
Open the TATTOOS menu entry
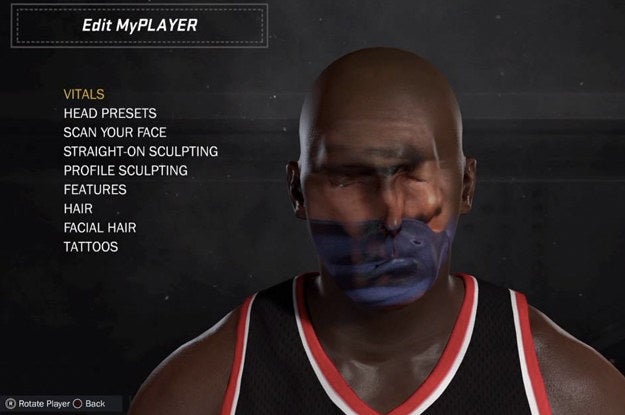pyautogui.click(x=90, y=246)
